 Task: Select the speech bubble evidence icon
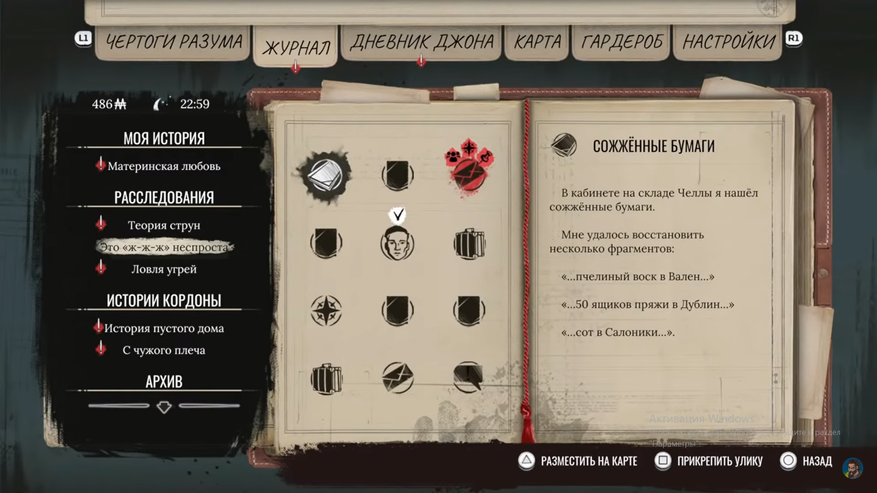[x=468, y=377]
